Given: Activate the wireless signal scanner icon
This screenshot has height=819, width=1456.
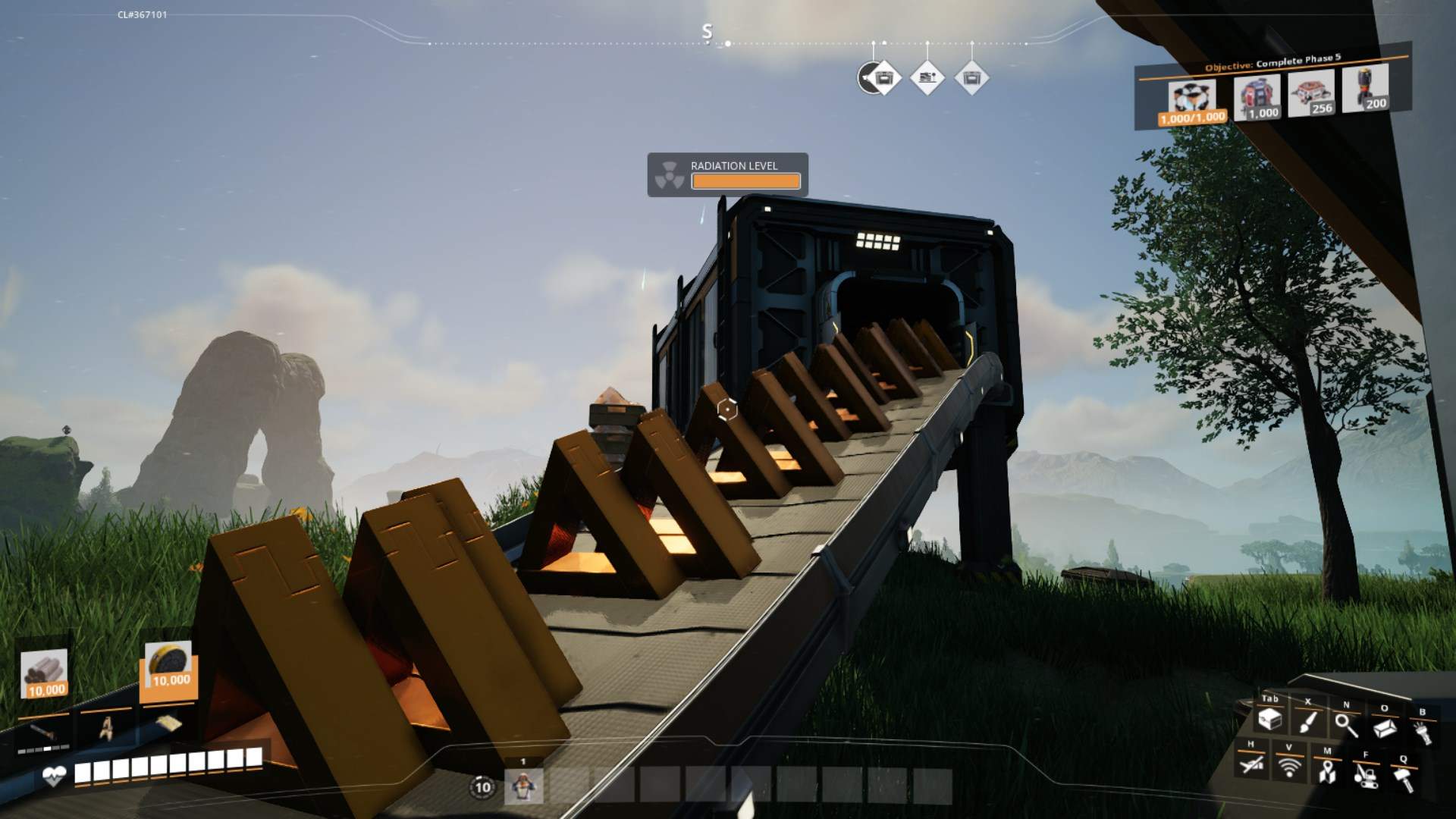Looking at the screenshot, I should (x=1288, y=767).
